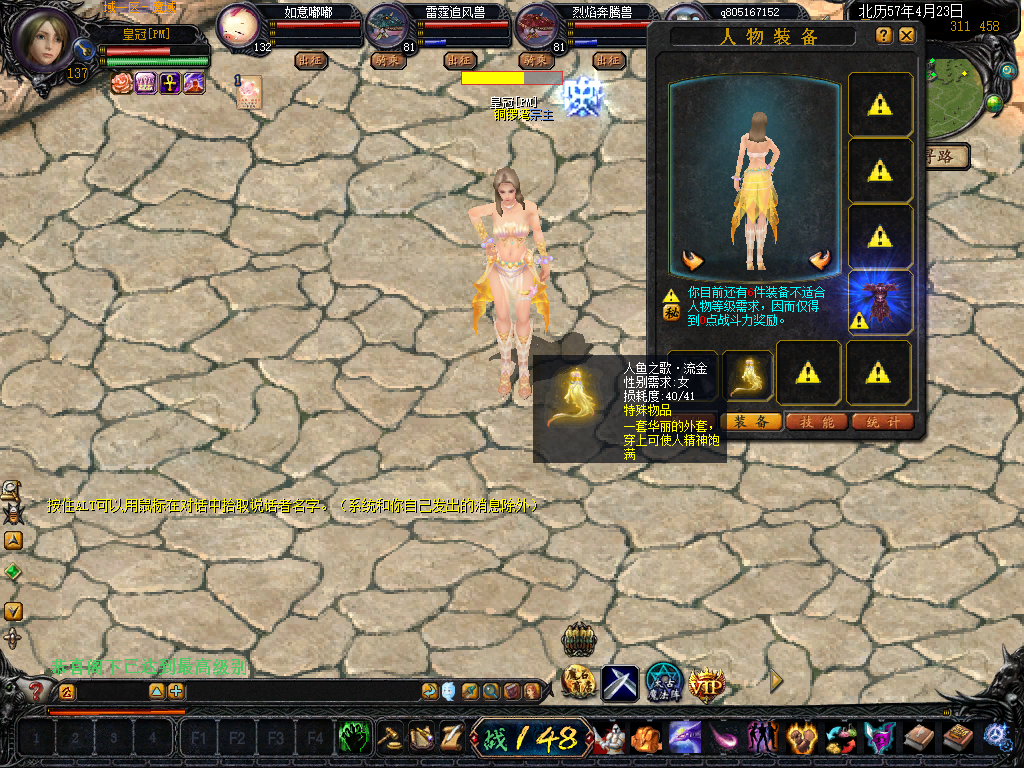This screenshot has width=1024, height=768.
Task: Click the red question mark help button
Action: point(37,690)
